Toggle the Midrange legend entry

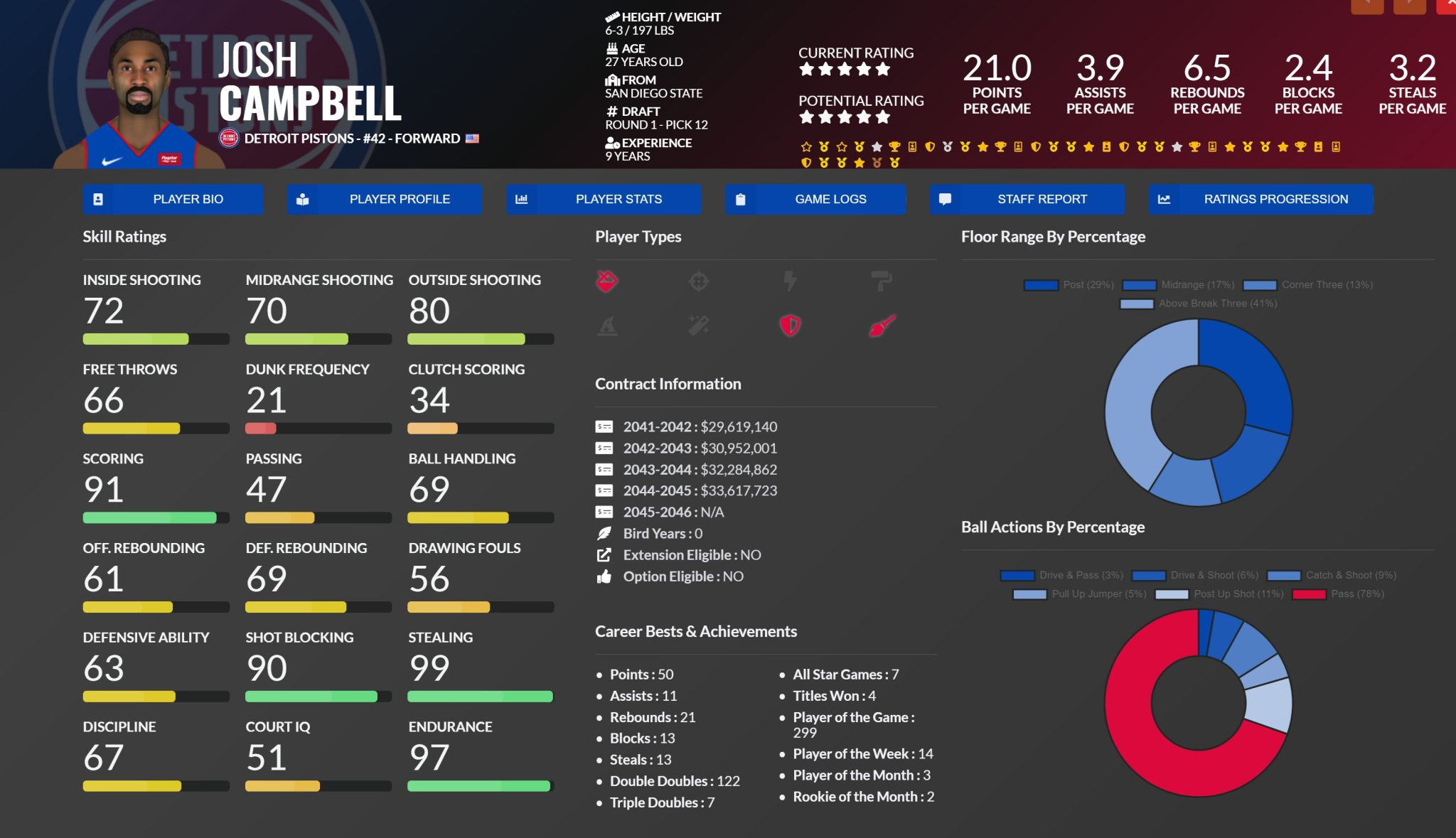tap(1179, 285)
